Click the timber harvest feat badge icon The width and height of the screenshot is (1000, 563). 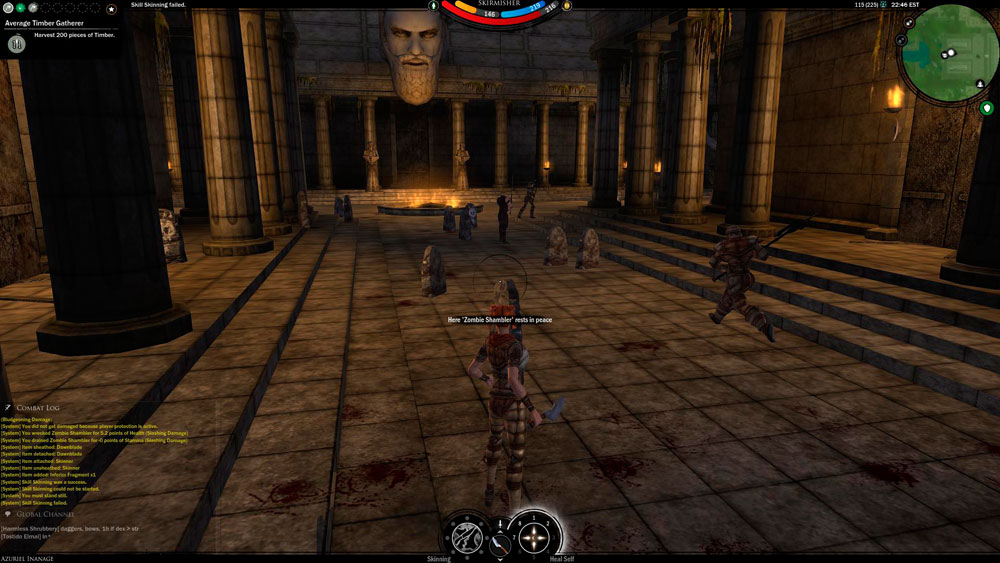pyautogui.click(x=17, y=44)
